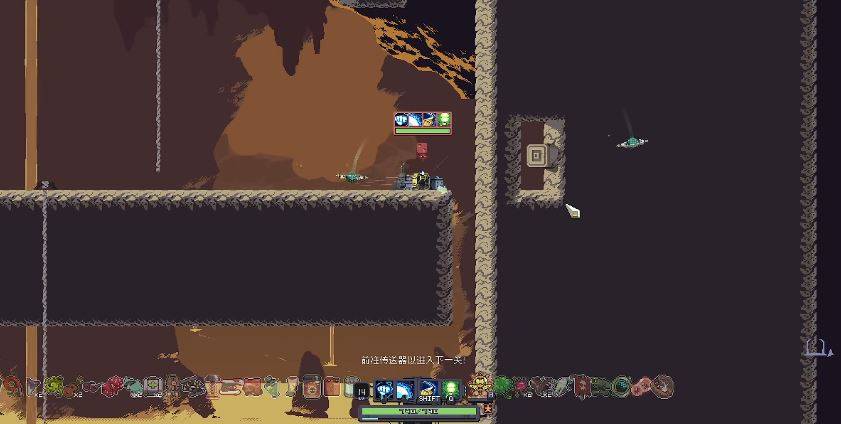Select the golden equipment use-item slot
The height and width of the screenshot is (424, 841).
(479, 386)
